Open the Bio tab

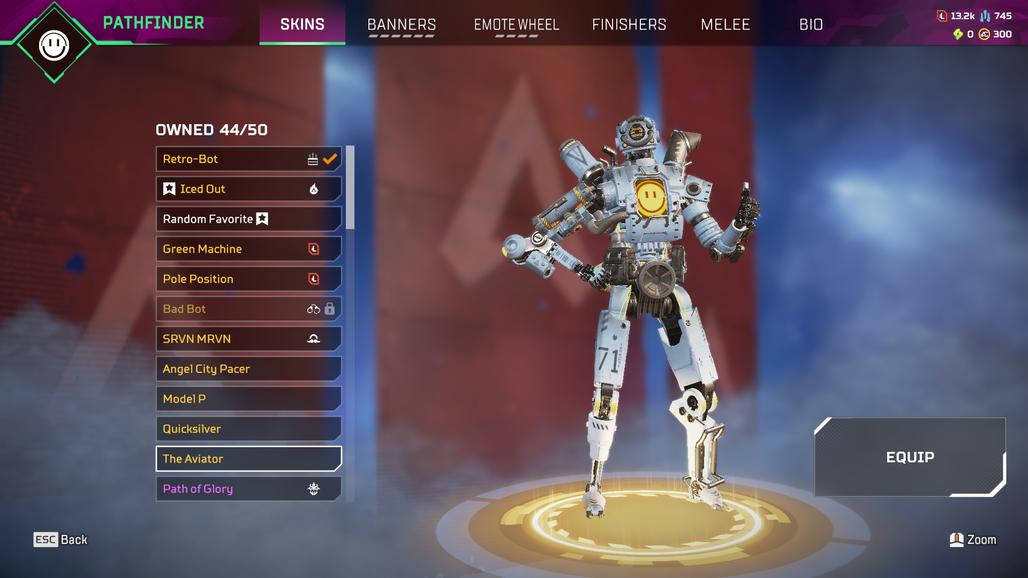point(811,24)
